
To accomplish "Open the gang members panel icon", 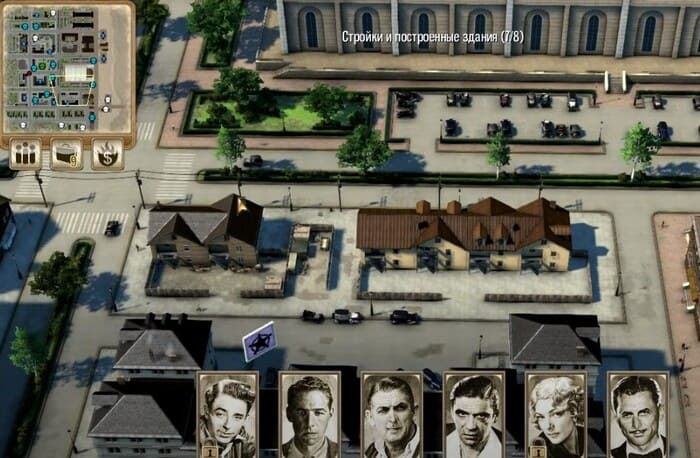I will (26, 154).
